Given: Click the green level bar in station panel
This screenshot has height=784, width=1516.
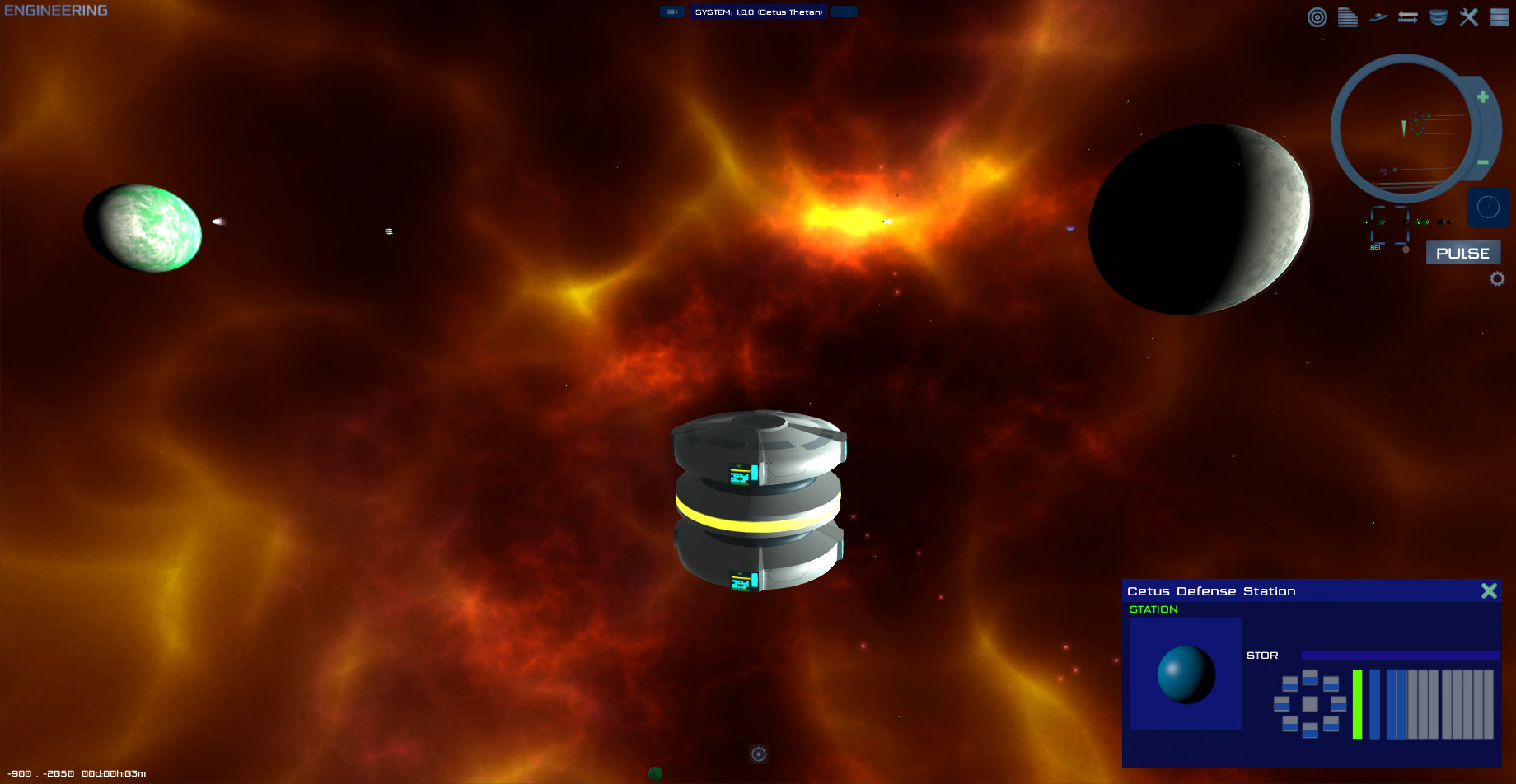Looking at the screenshot, I should tap(1358, 706).
